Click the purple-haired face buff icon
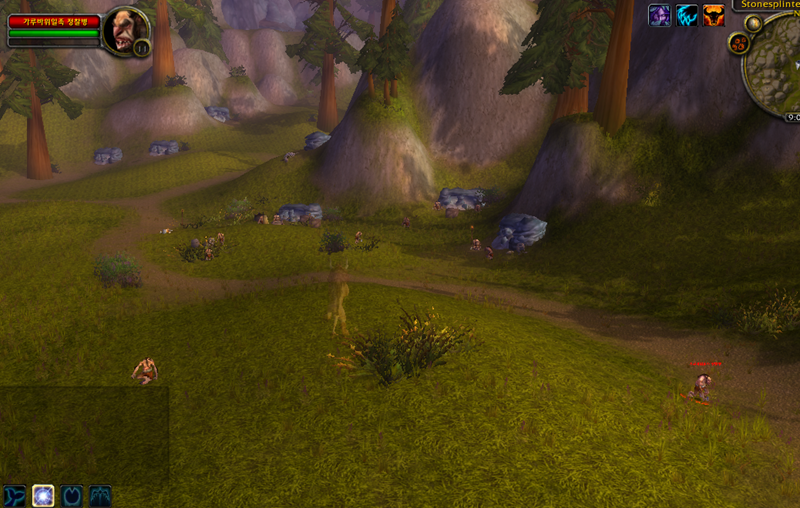The image size is (800, 508). coord(659,15)
